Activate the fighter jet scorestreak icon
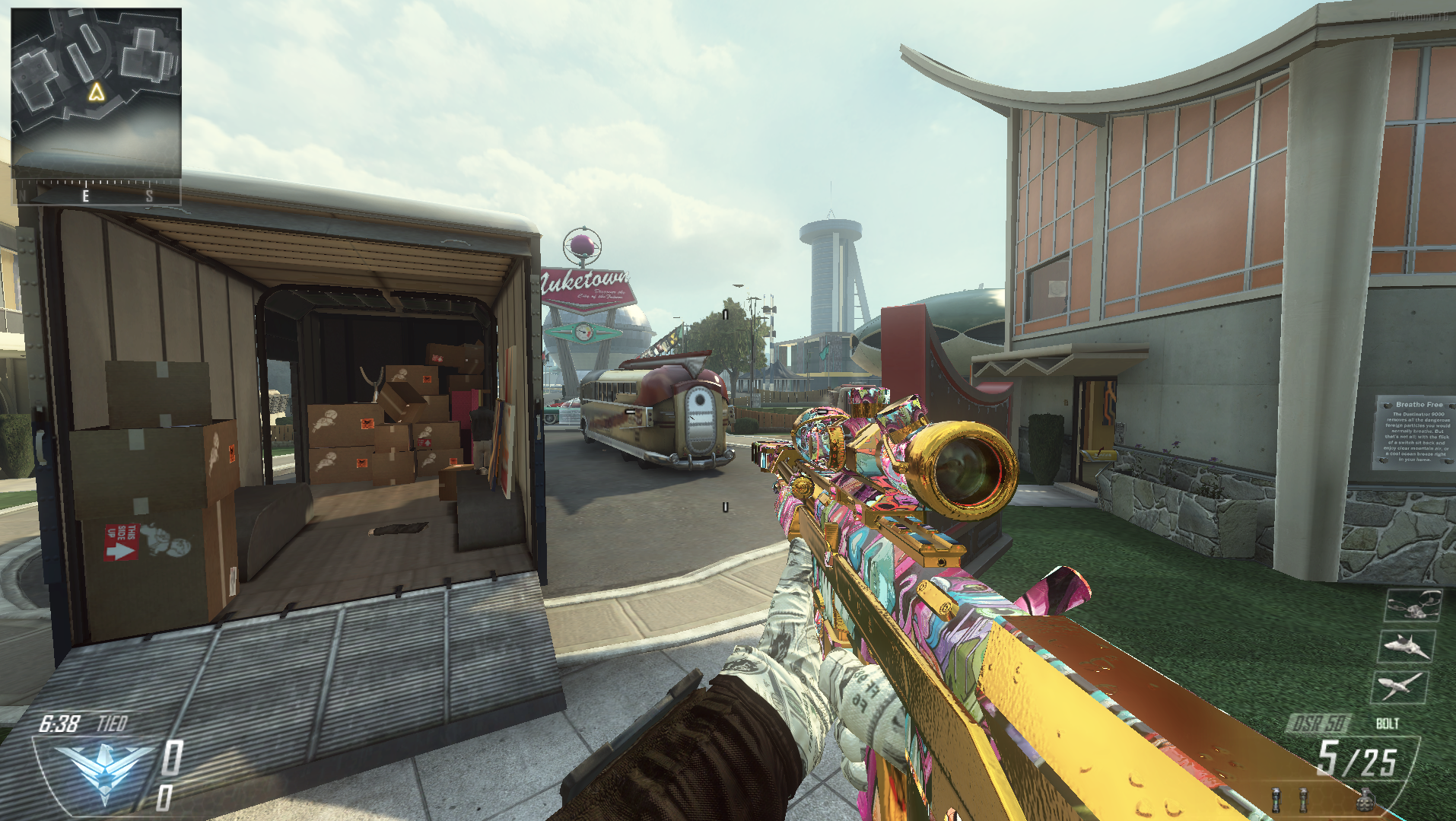Screen dimensions: 1456x821 [1407, 646]
